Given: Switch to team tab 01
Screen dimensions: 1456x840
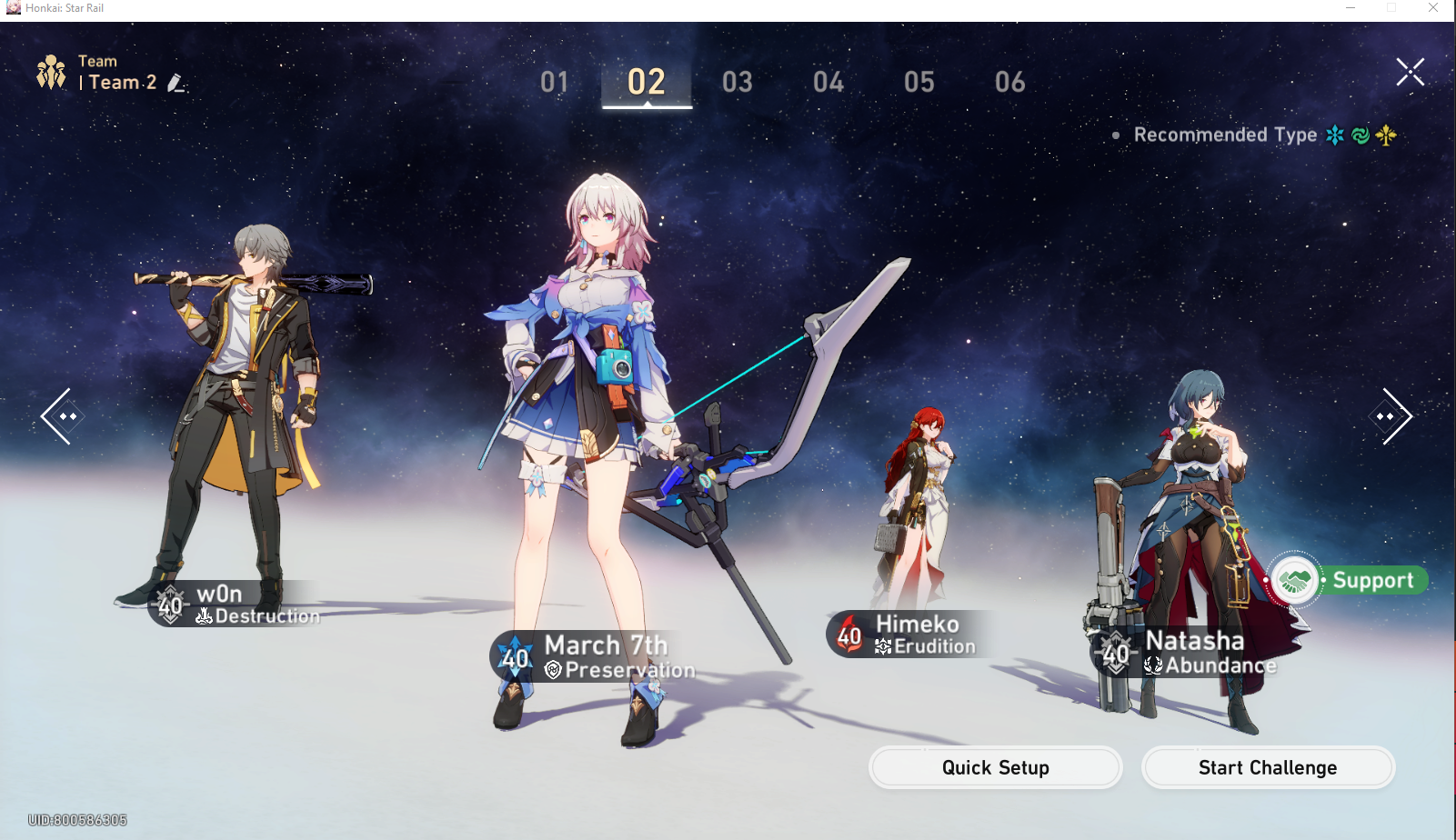Looking at the screenshot, I should click(x=556, y=82).
